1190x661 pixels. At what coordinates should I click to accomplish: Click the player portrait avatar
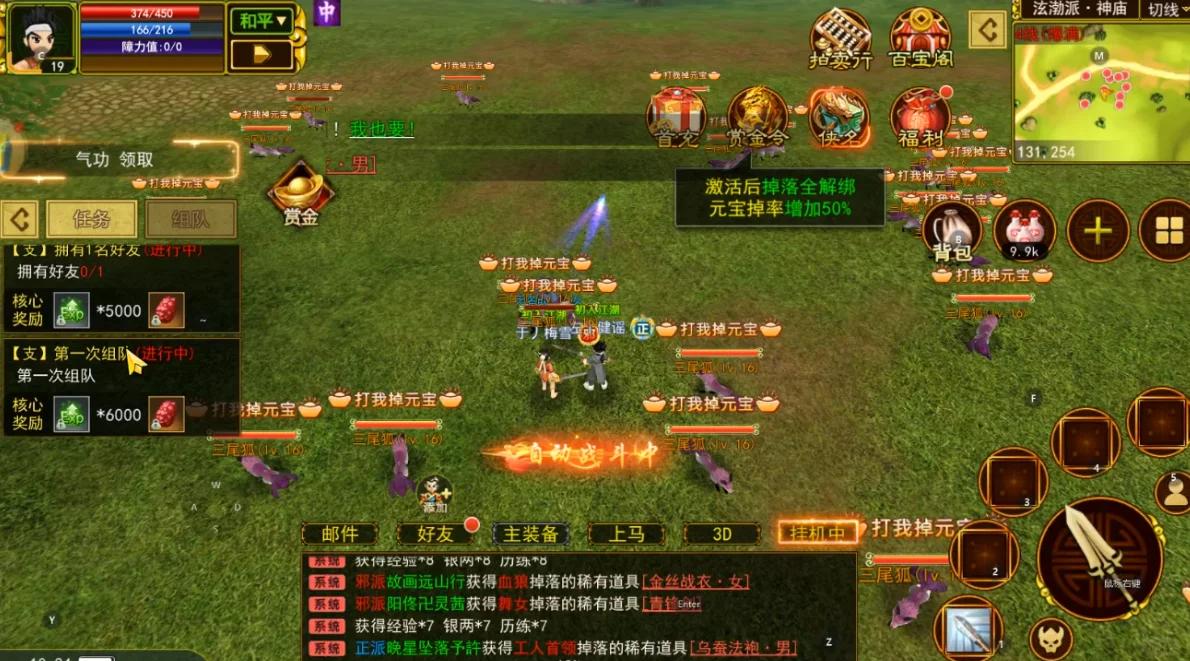[x=41, y=37]
